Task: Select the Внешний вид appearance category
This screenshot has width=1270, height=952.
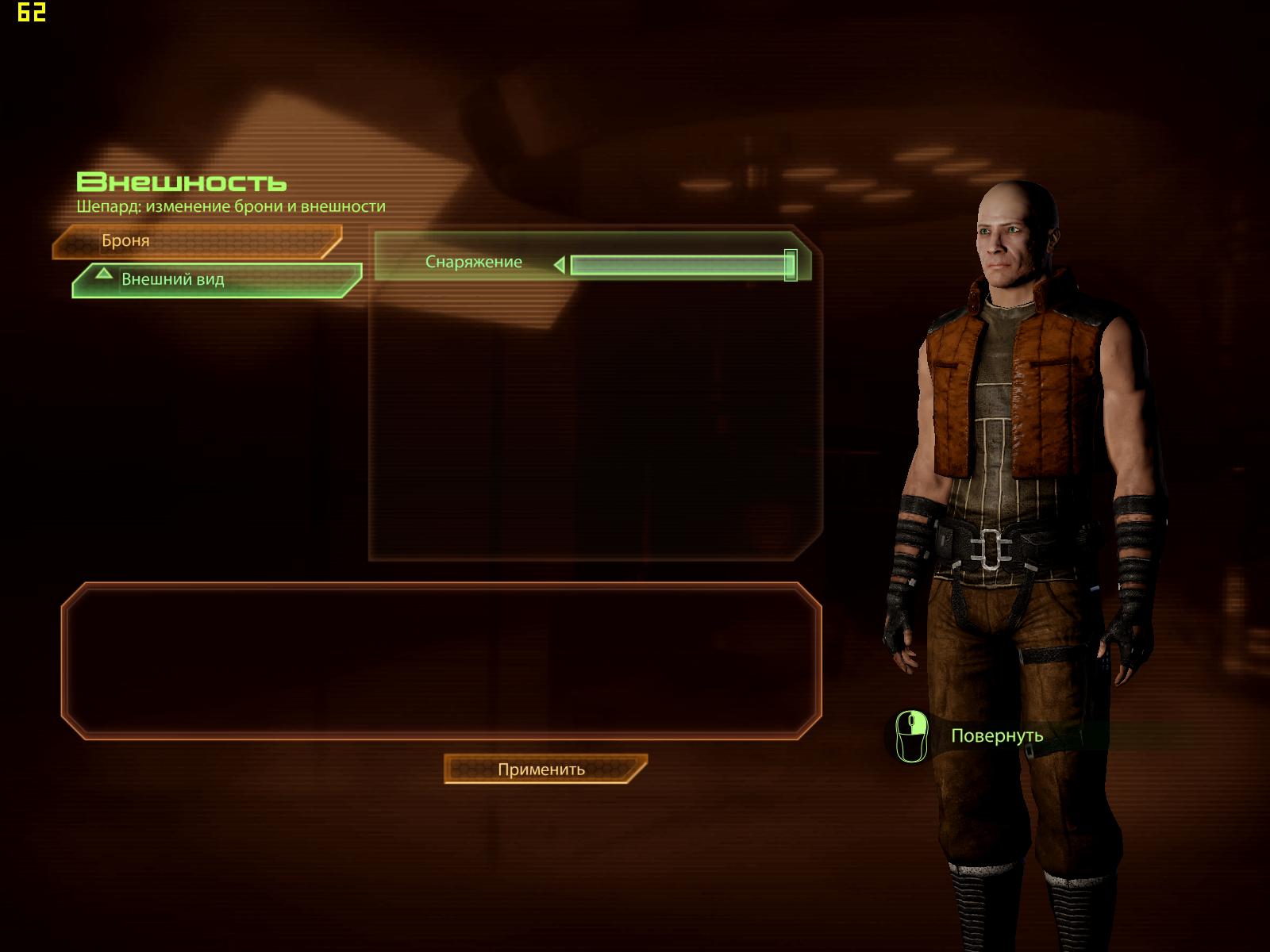Action: [214, 280]
